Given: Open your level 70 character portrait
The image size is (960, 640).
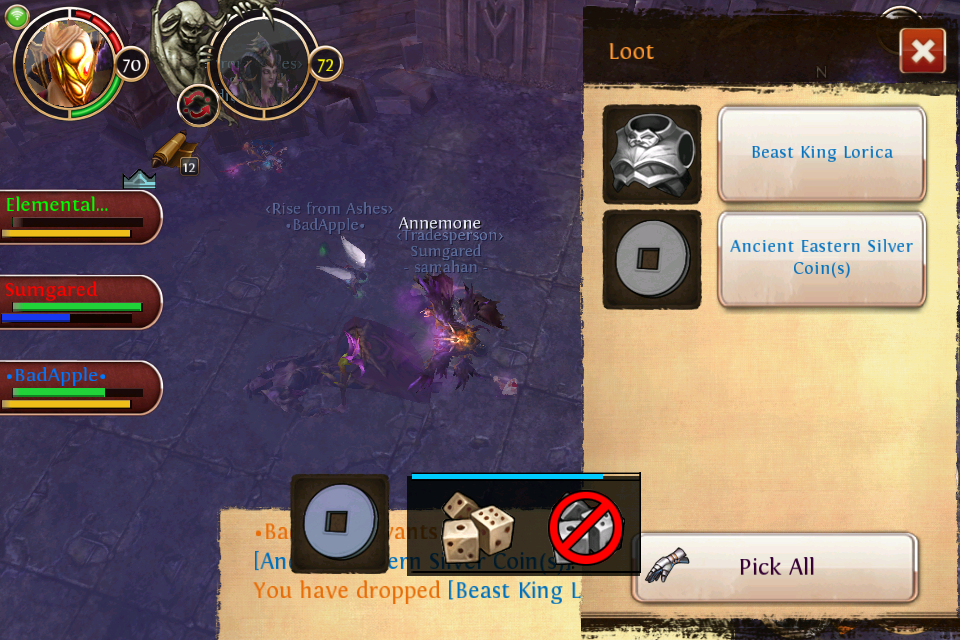Looking at the screenshot, I should point(70,62).
